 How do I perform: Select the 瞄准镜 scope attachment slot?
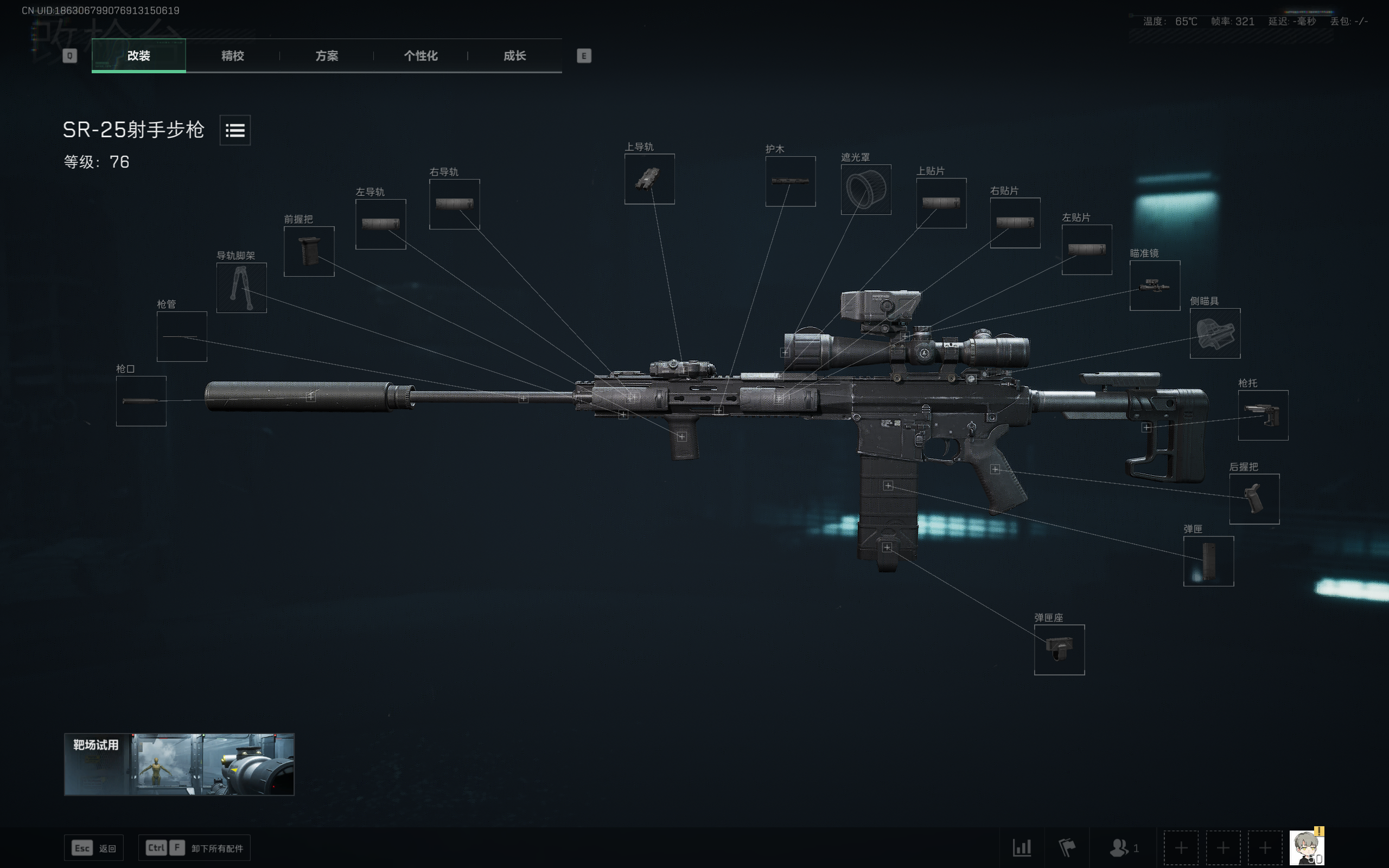coord(1155,285)
